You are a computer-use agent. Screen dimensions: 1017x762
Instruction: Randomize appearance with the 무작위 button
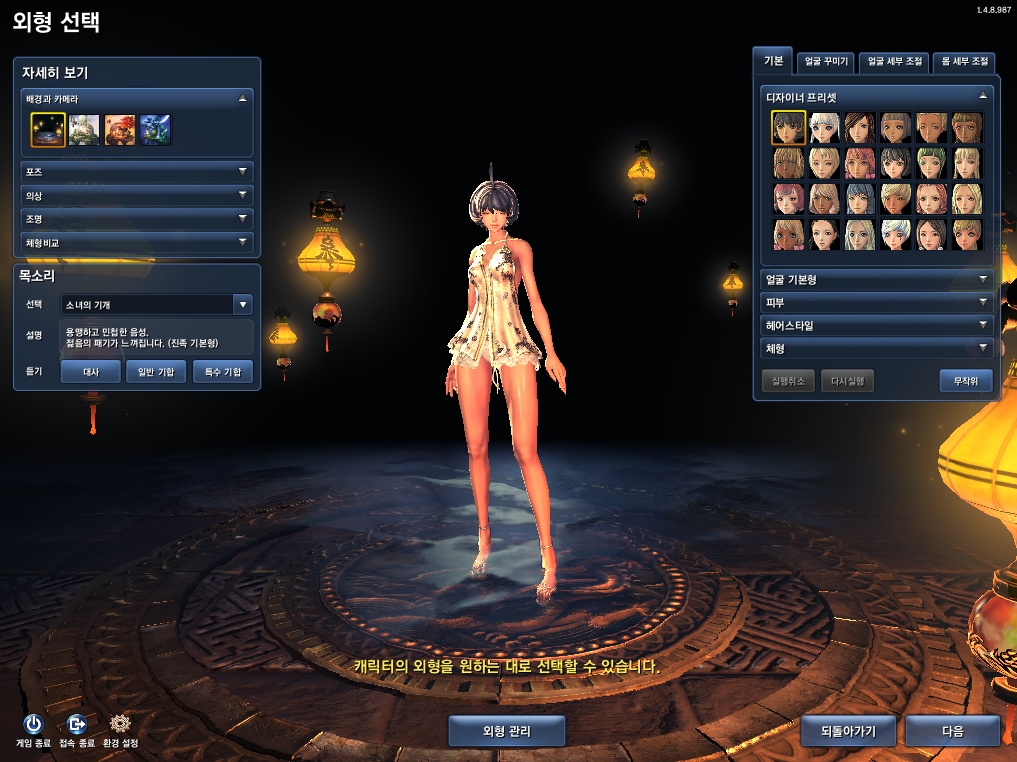click(965, 381)
